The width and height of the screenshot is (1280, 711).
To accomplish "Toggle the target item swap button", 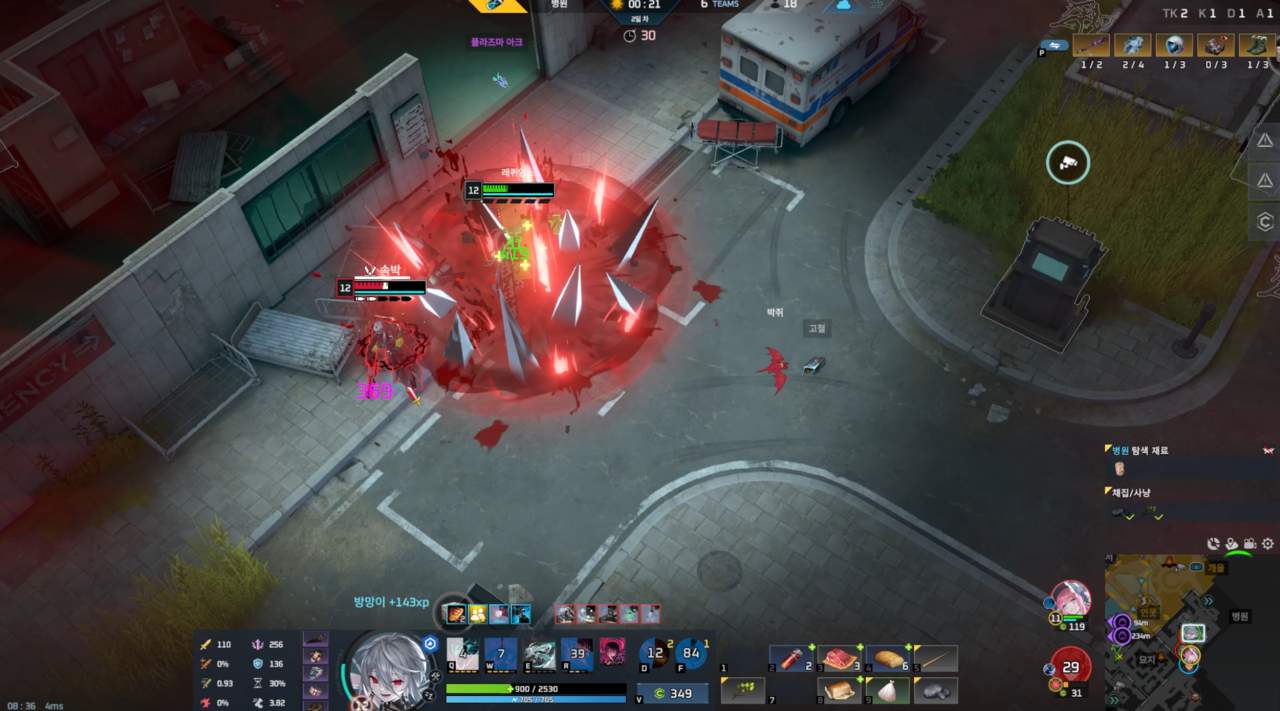I will (x=1054, y=44).
